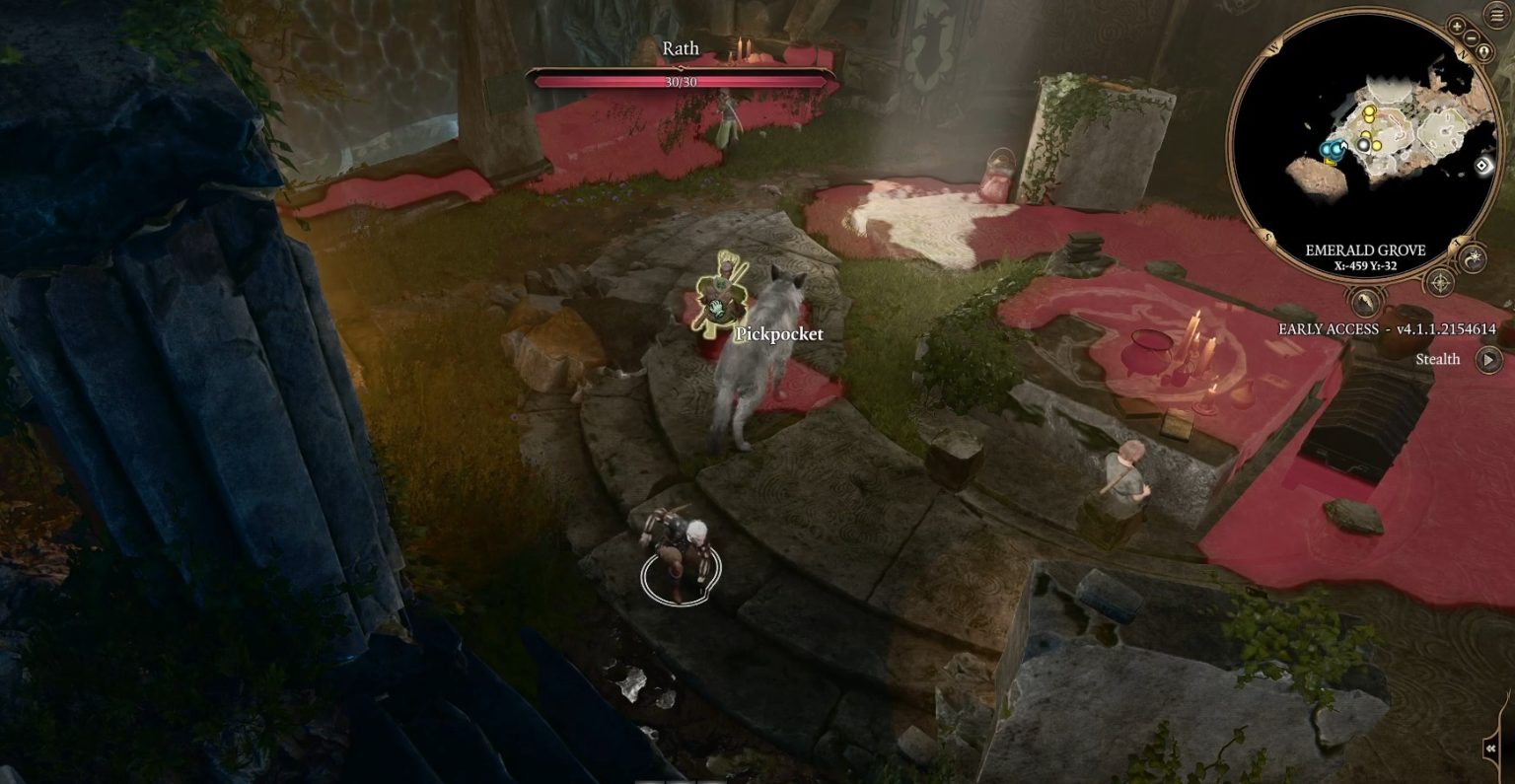This screenshot has height=784, width=1515.
Task: Expand the side panel double-arrow tab
Action: coord(1504,749)
